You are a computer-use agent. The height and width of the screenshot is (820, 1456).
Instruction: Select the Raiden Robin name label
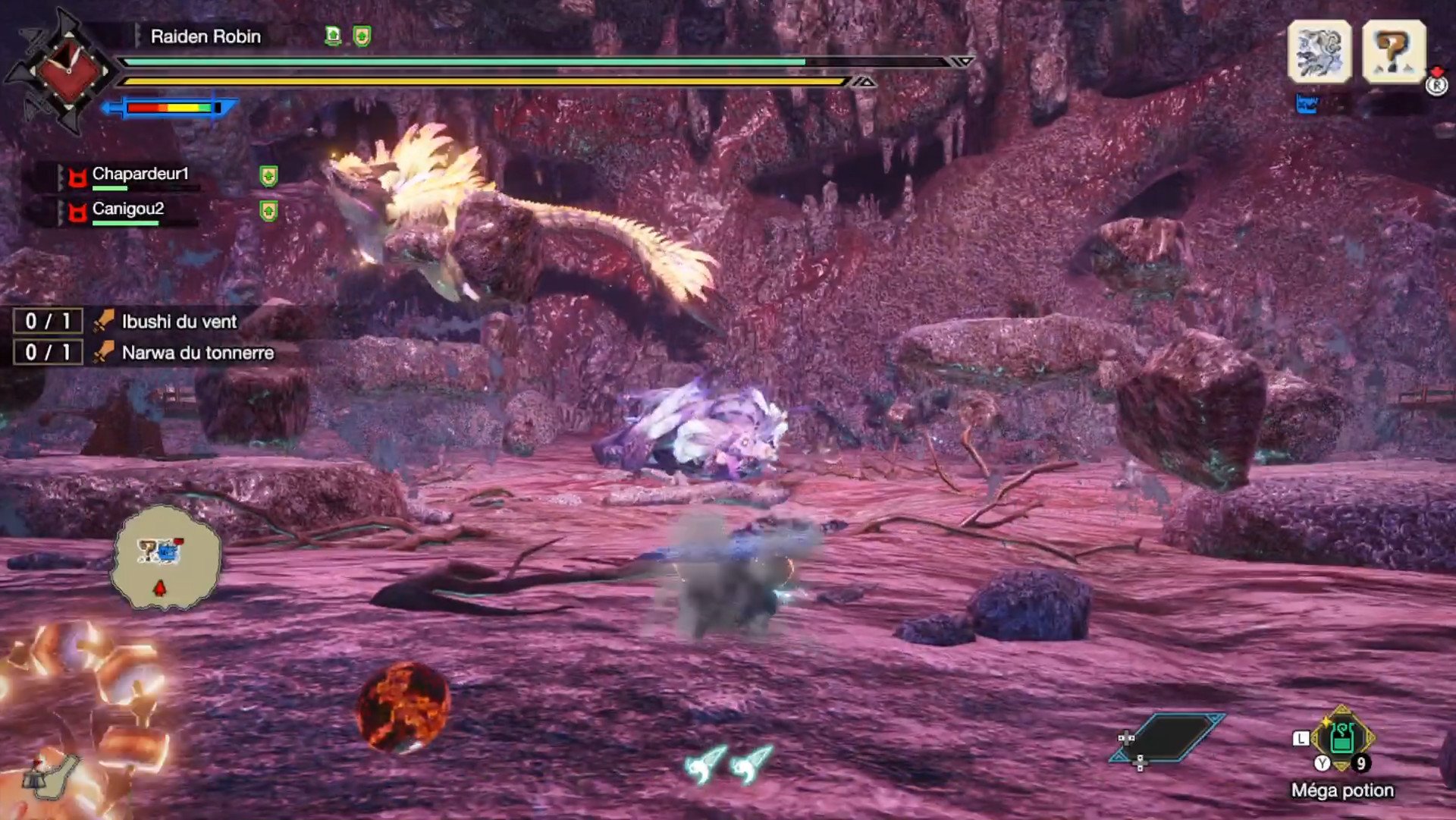point(205,36)
